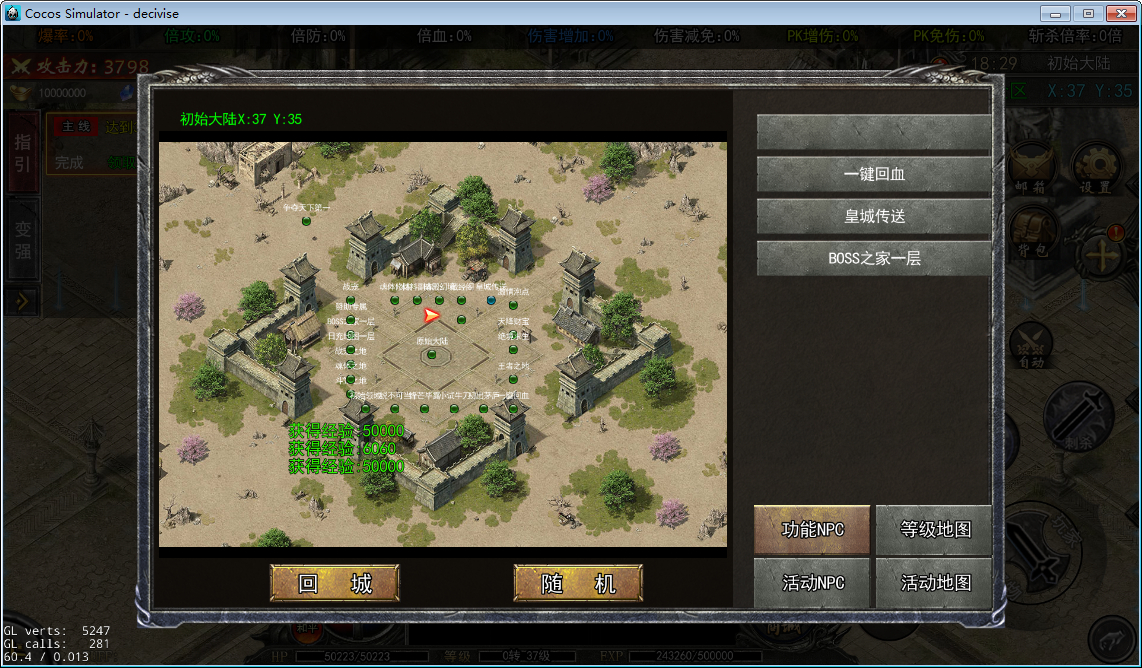This screenshot has width=1142, height=668.
Task: Click the 一键回血 button
Action: (874, 174)
